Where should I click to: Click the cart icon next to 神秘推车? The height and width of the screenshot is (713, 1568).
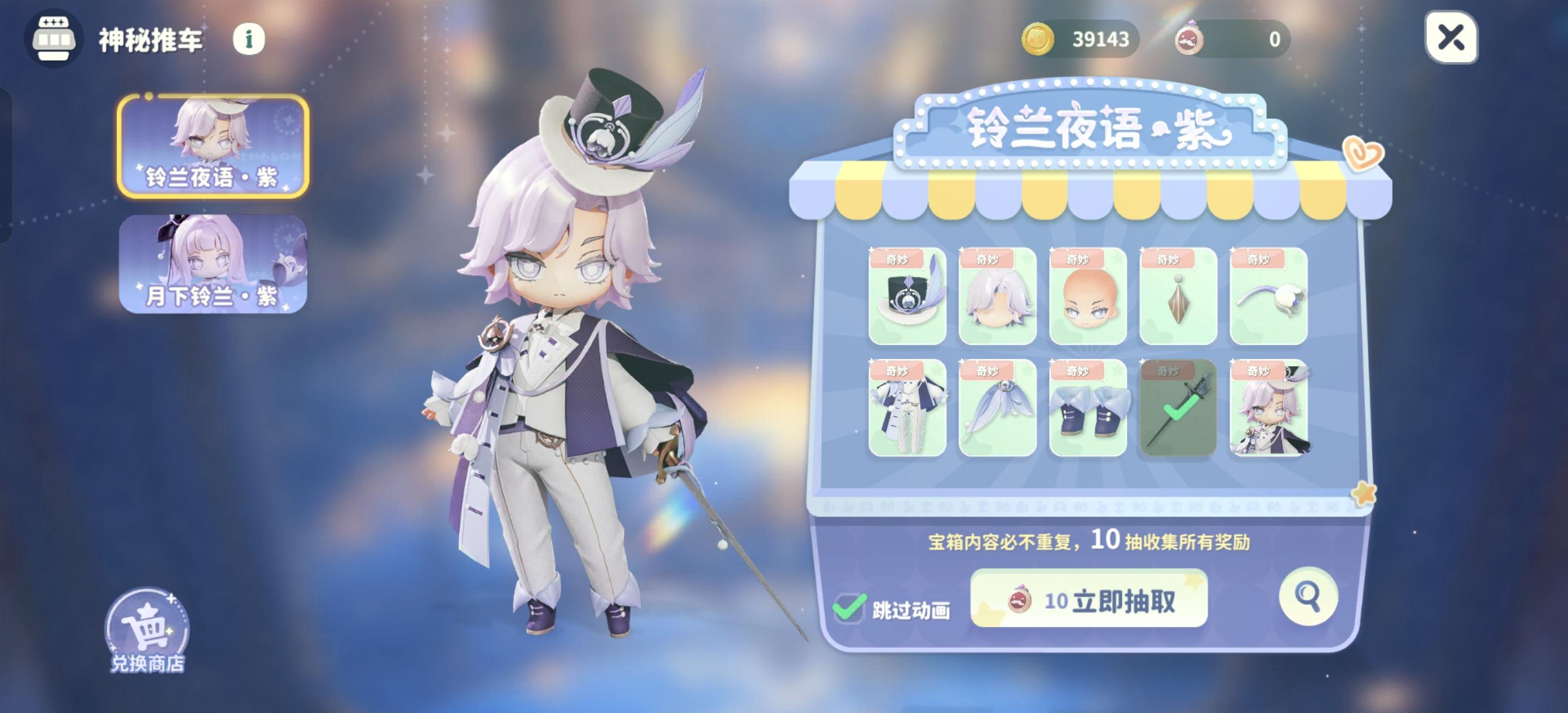56,38
